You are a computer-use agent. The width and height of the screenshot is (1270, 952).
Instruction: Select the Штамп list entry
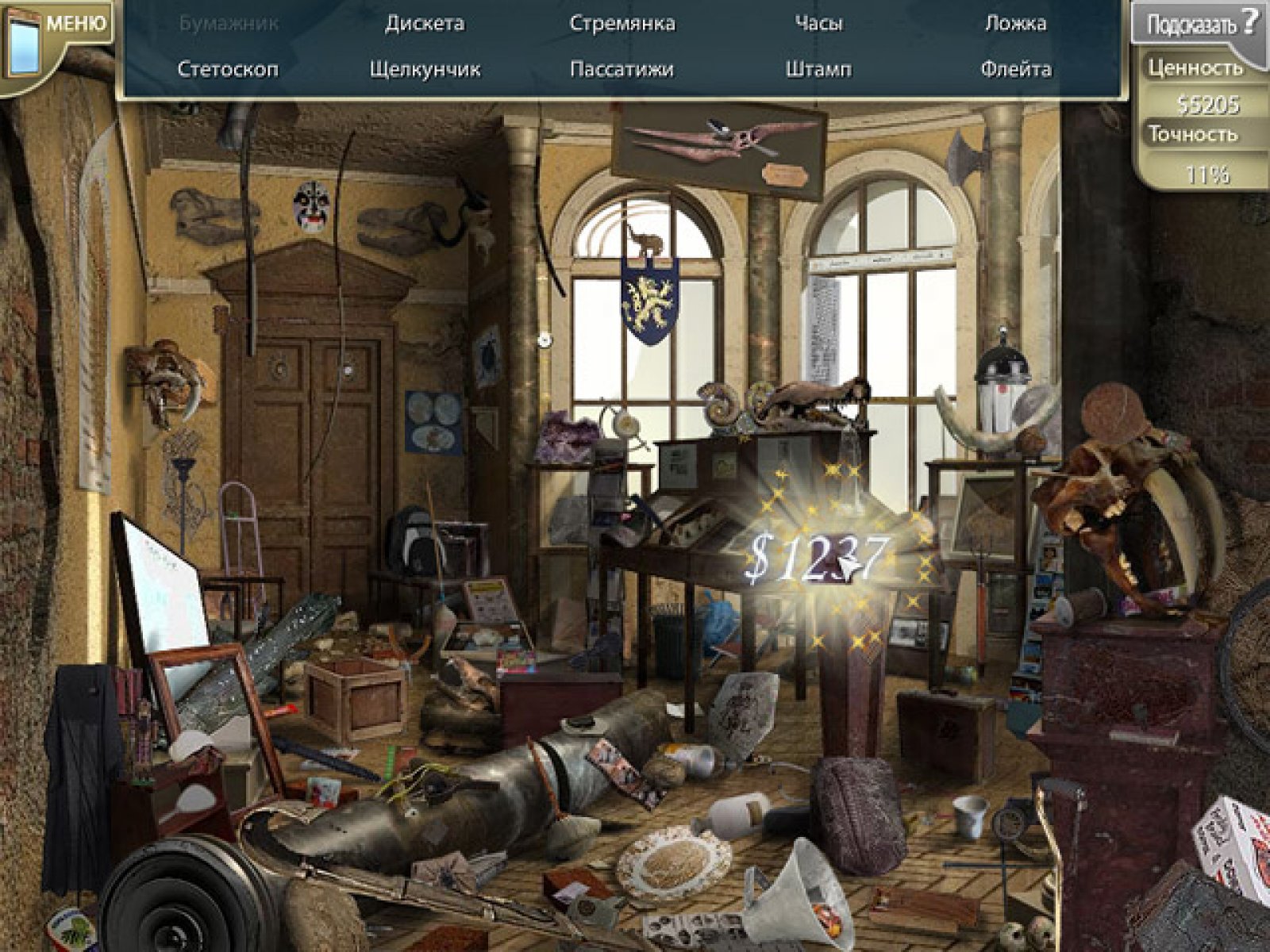coord(818,69)
